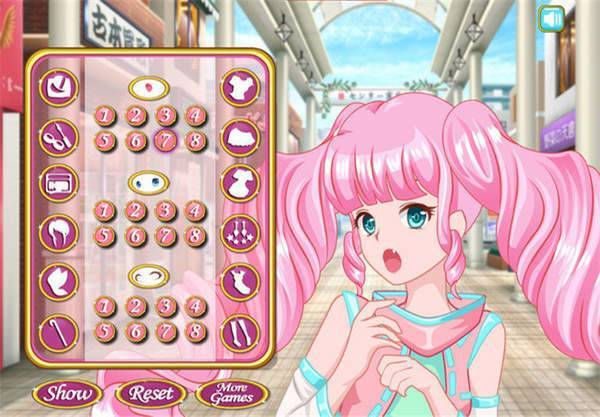Choose eyebrow style number 2
This screenshot has width=600, height=417.
pos(134,306)
